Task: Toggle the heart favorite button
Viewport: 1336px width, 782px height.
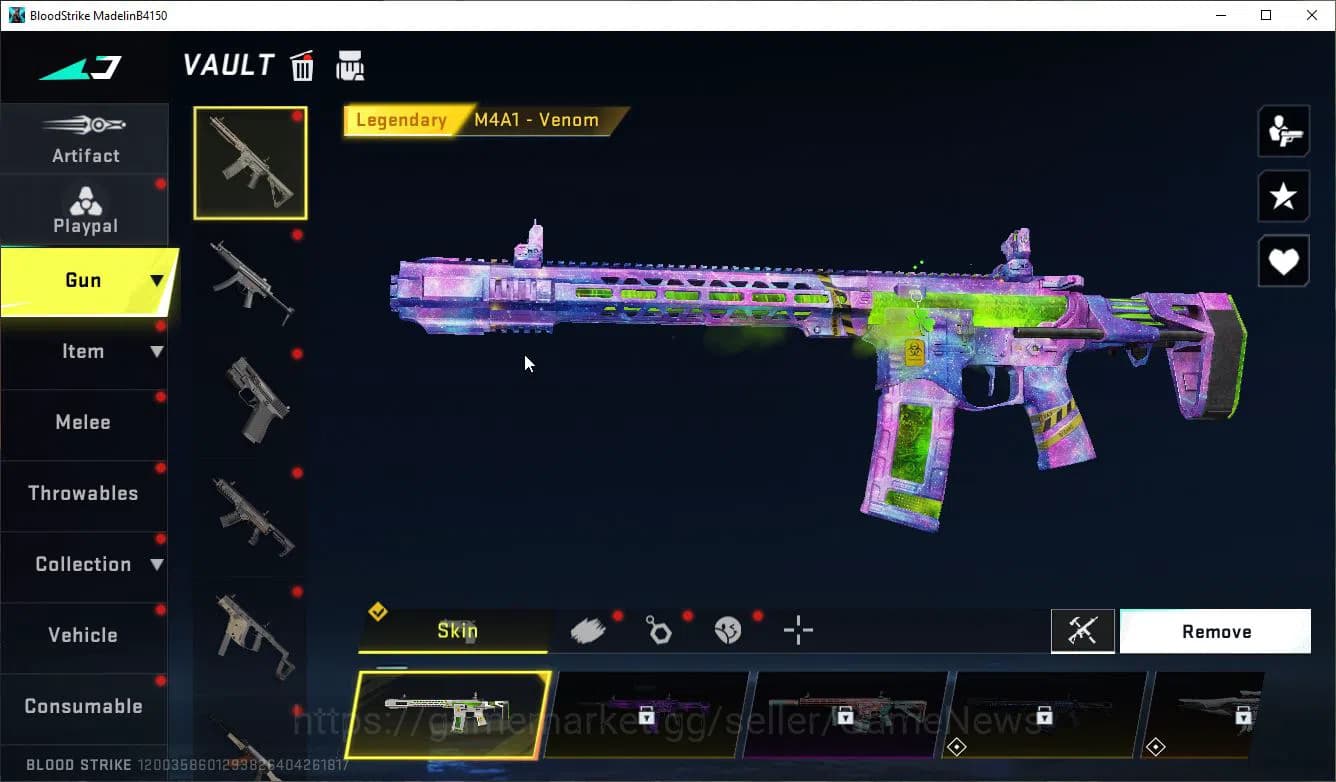Action: tap(1283, 262)
